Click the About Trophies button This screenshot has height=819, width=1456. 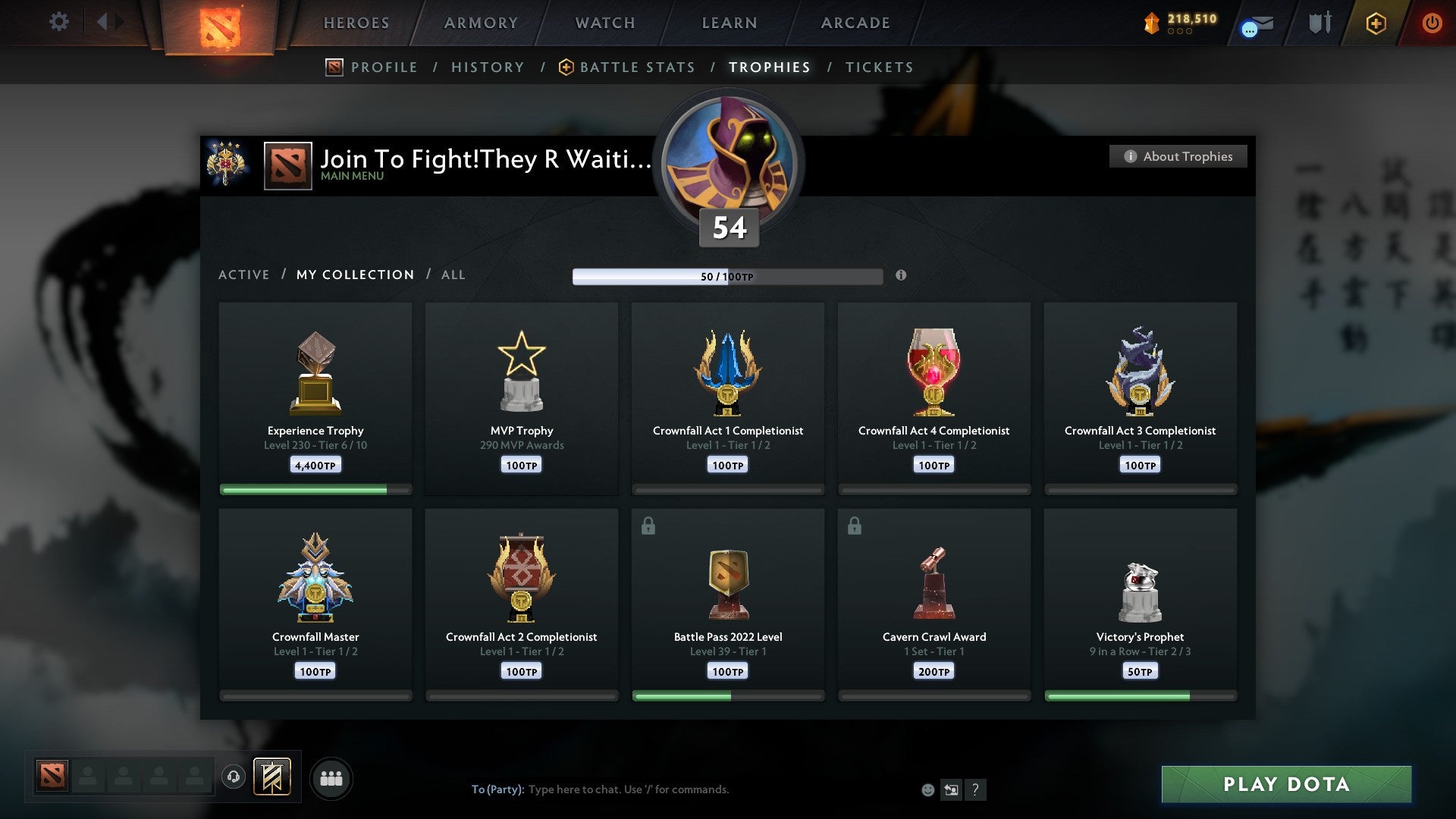coord(1178,156)
